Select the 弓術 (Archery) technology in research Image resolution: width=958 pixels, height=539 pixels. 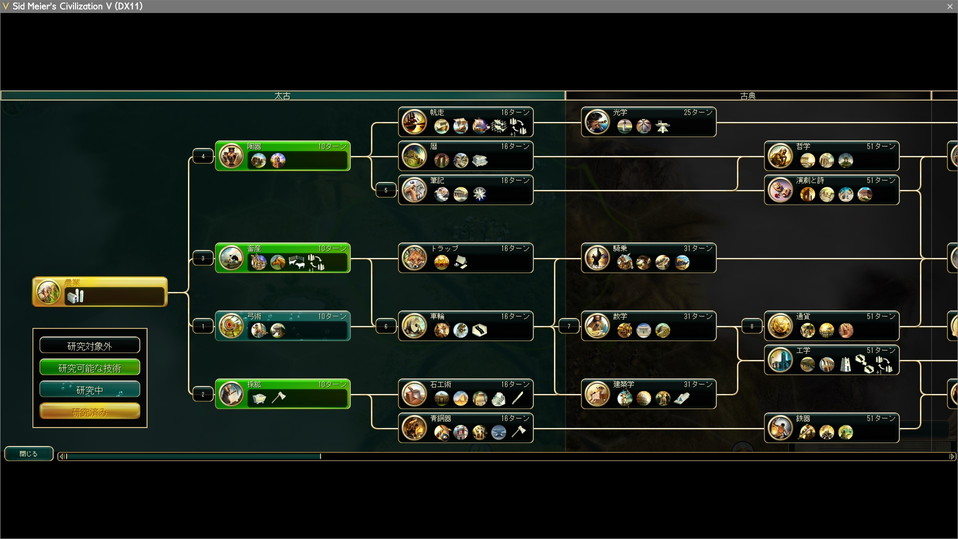click(283, 326)
